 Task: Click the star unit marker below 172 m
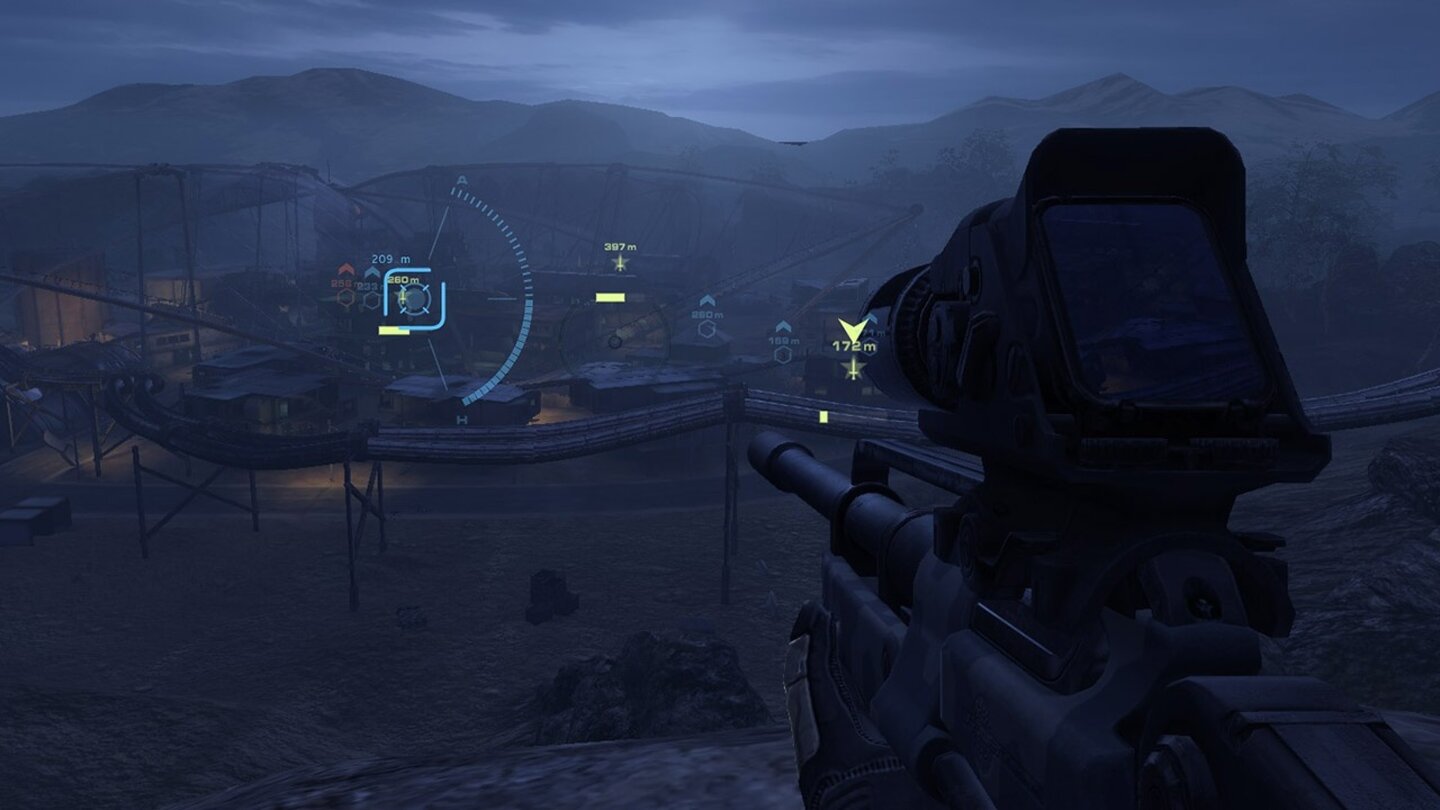click(x=853, y=369)
